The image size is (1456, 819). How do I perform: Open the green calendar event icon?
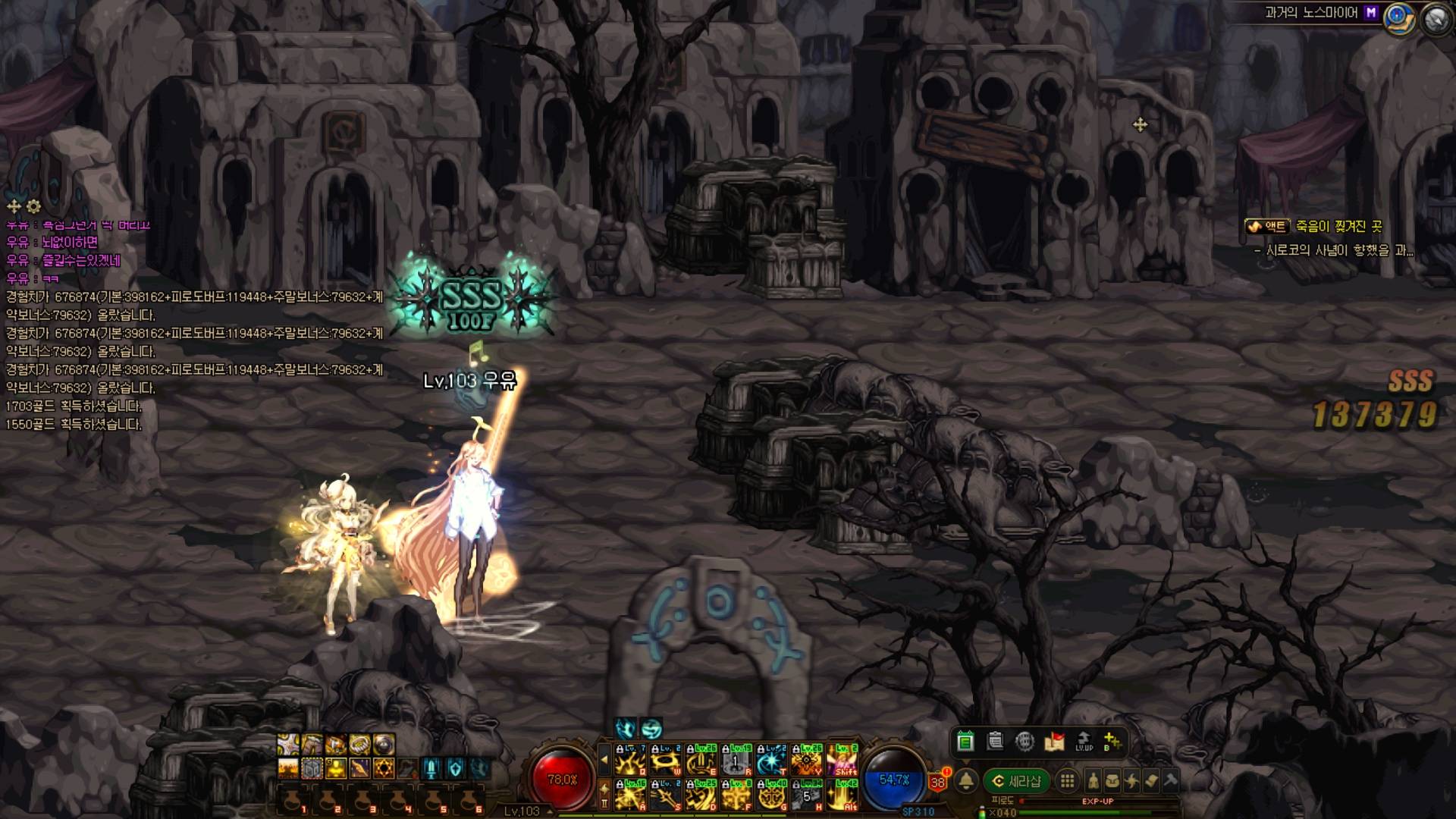[x=965, y=741]
